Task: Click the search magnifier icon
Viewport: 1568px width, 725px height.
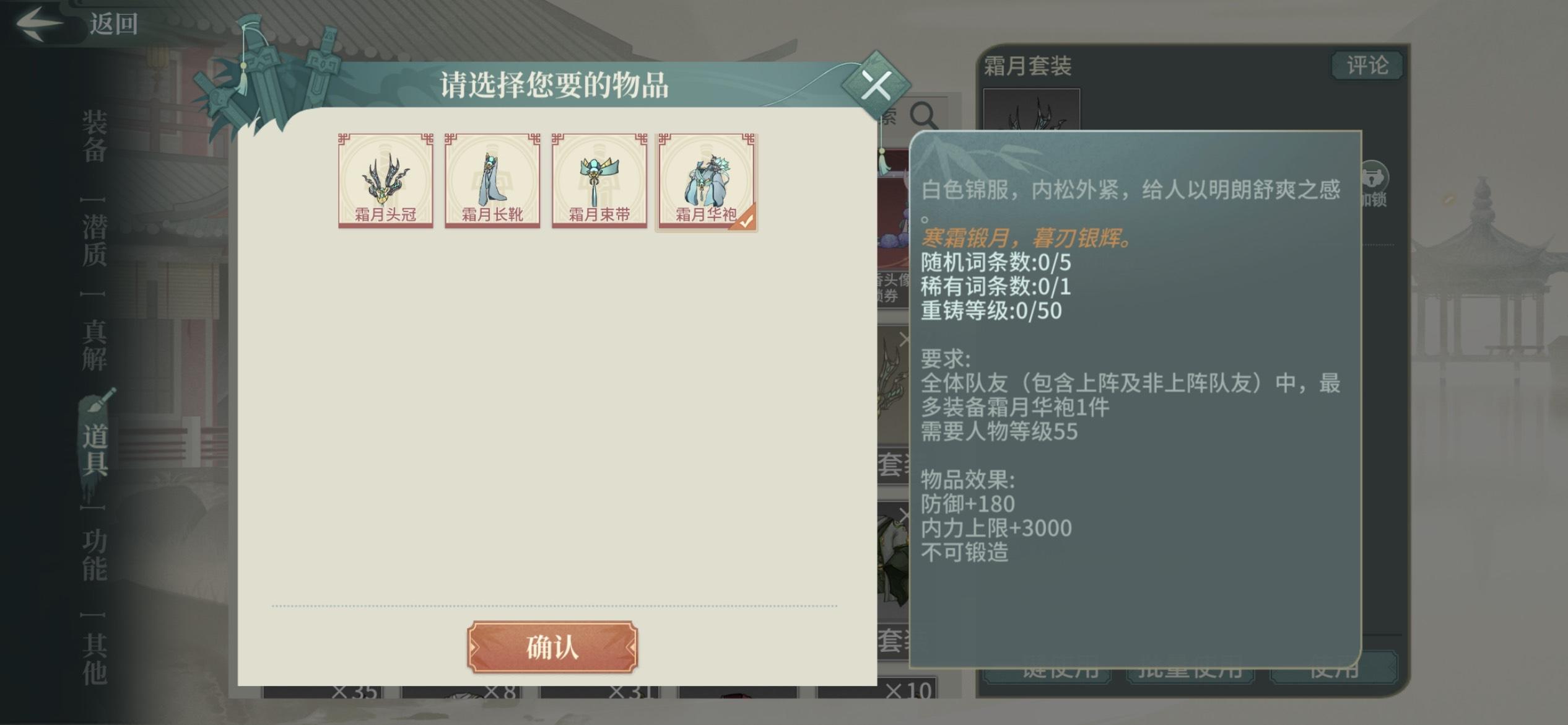Action: 923,114
